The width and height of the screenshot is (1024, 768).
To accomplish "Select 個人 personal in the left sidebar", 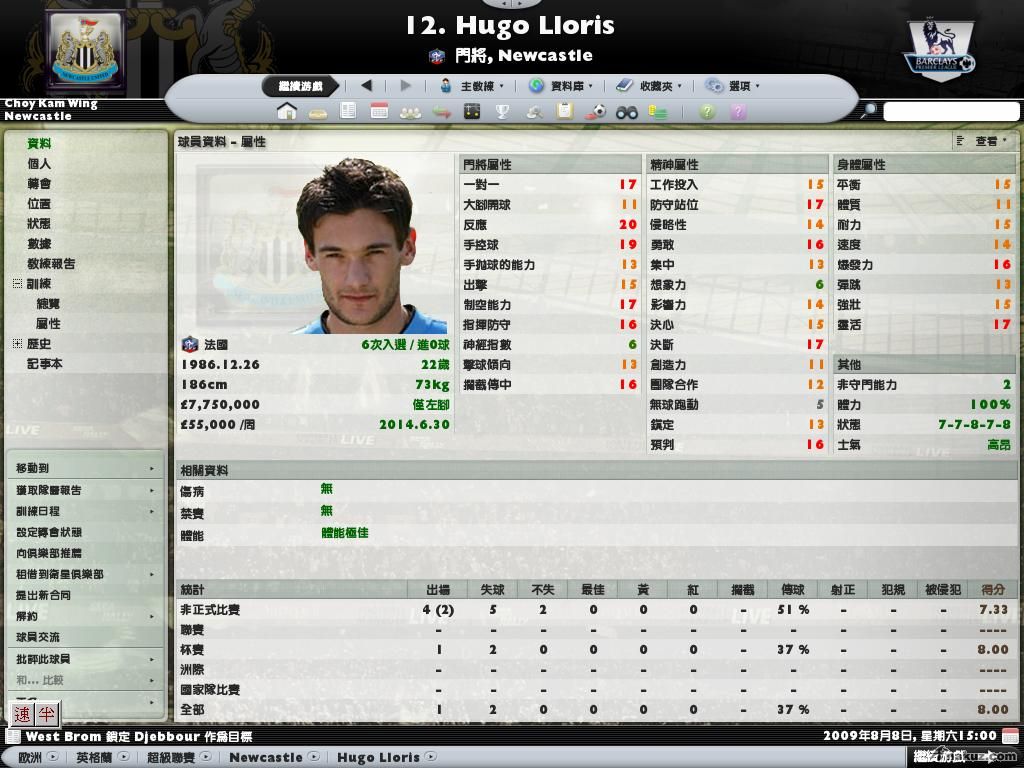I will 39,164.
